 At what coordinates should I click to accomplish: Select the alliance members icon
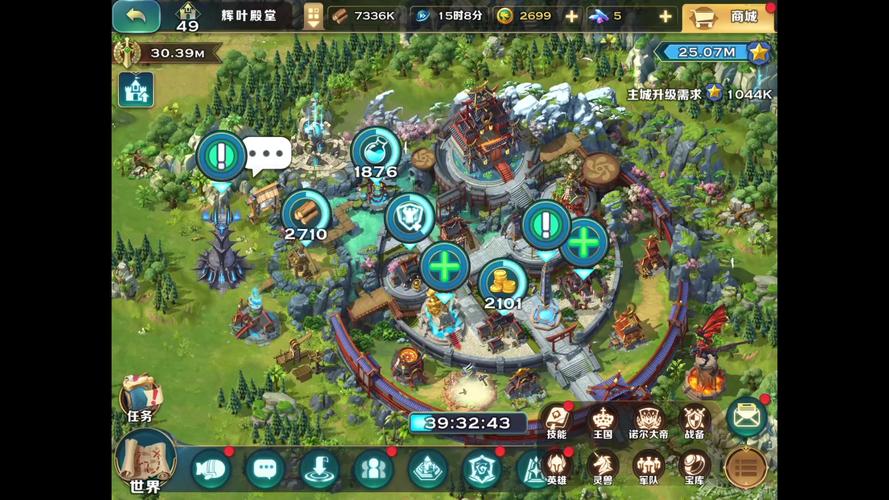coord(371,468)
